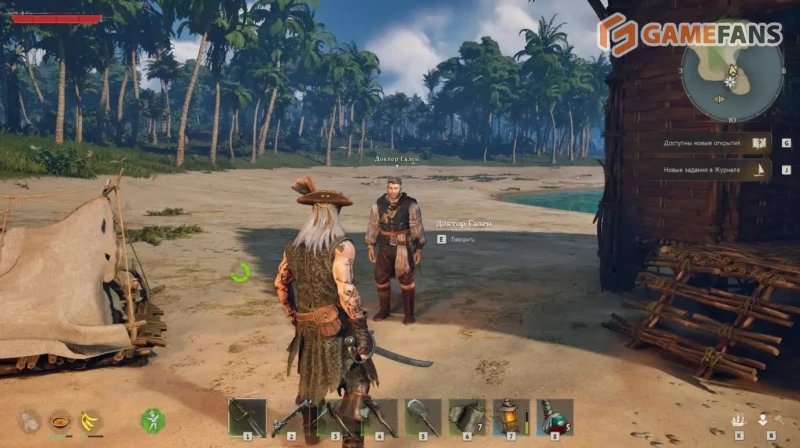The width and height of the screenshot is (800, 448).
Task: Click the GameFans watermark logo
Action: 689,34
